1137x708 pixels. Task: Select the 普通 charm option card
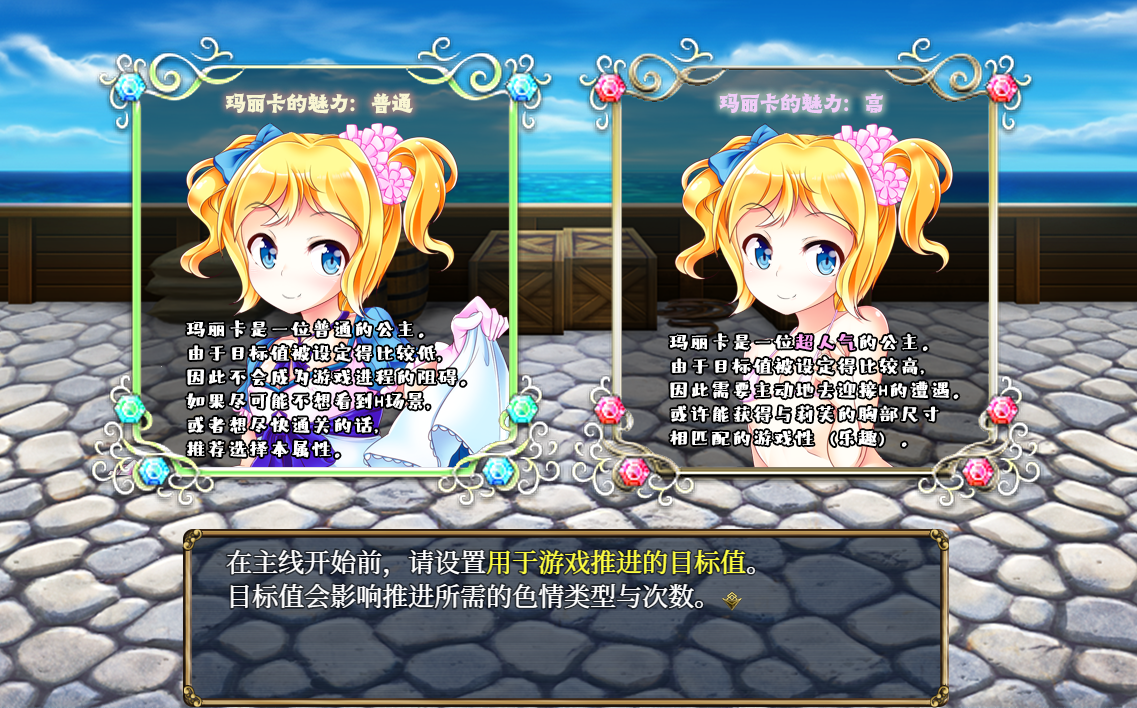point(324,270)
